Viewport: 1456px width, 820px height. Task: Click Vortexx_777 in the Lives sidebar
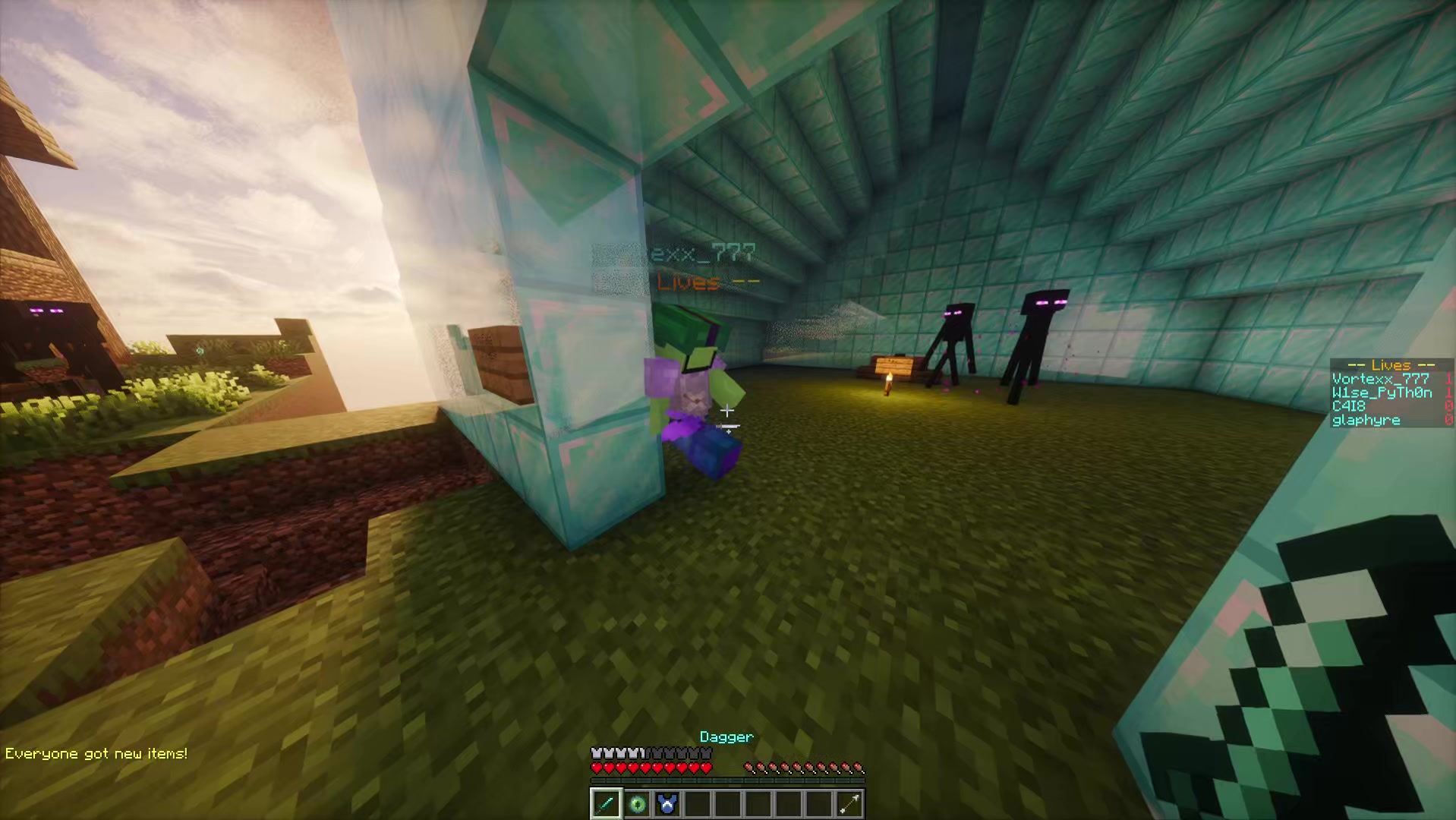[1381, 380]
